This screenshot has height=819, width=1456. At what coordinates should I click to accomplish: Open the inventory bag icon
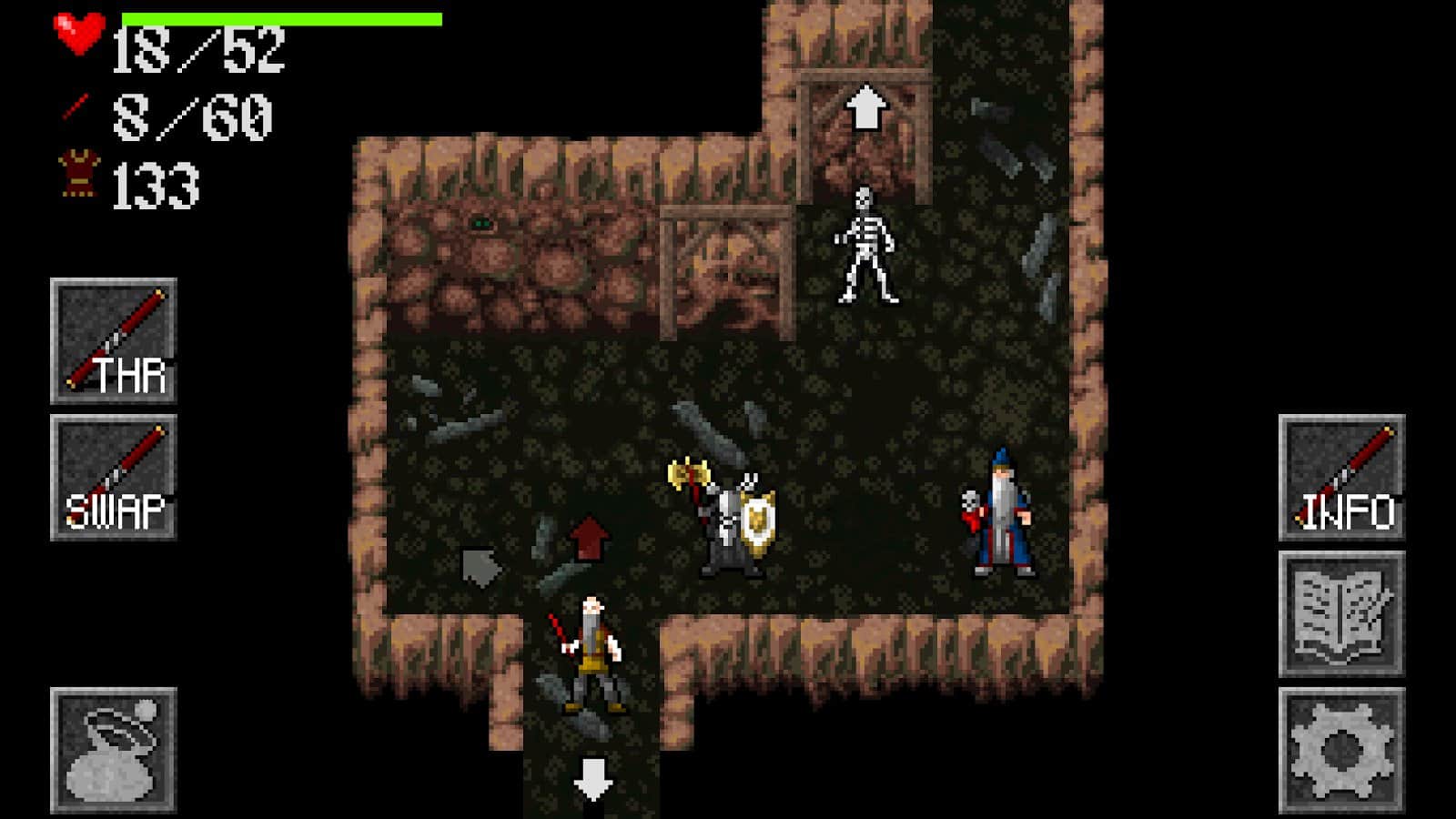111,751
